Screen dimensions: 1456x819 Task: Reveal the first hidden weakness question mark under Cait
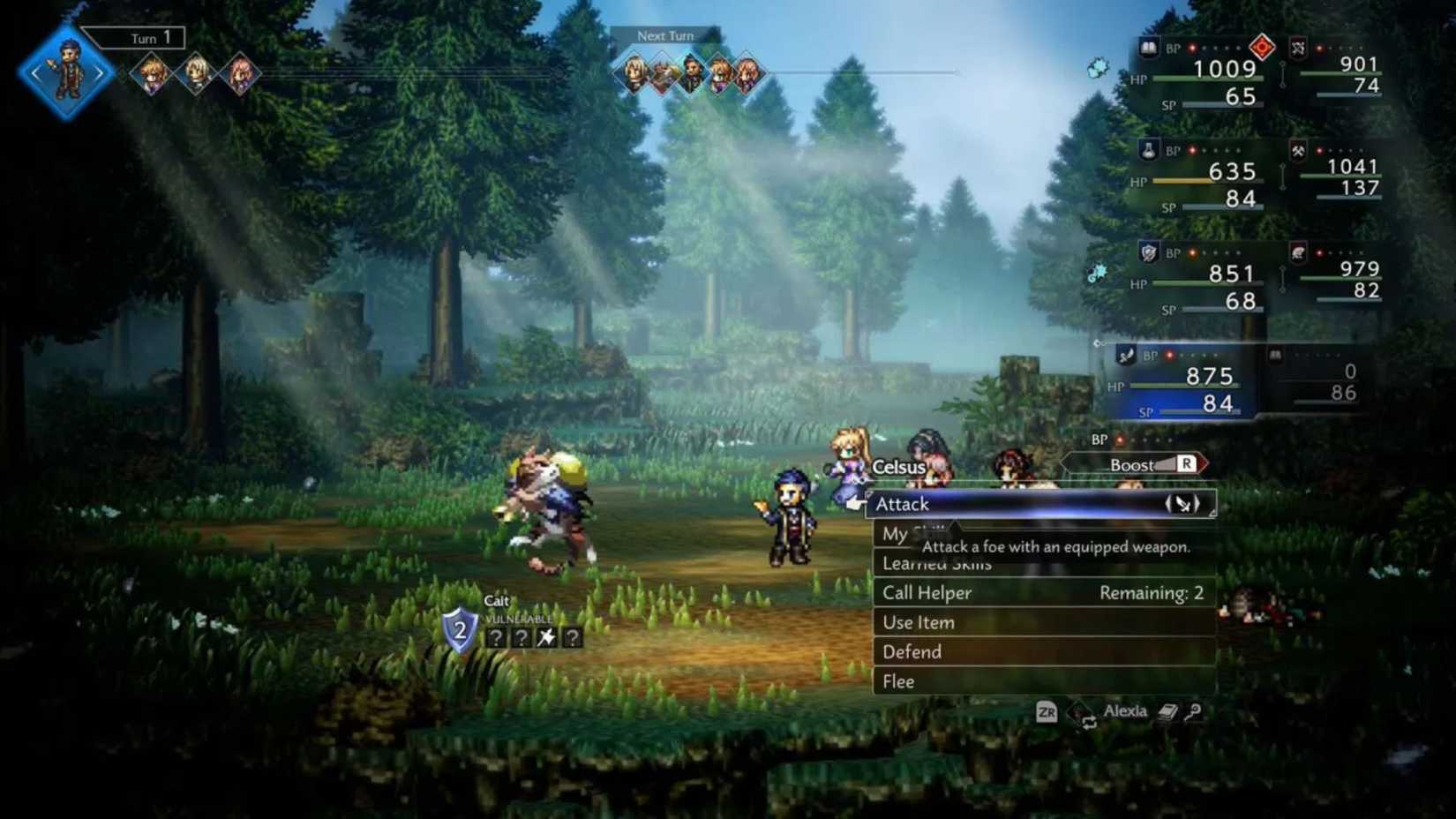pyautogui.click(x=496, y=637)
